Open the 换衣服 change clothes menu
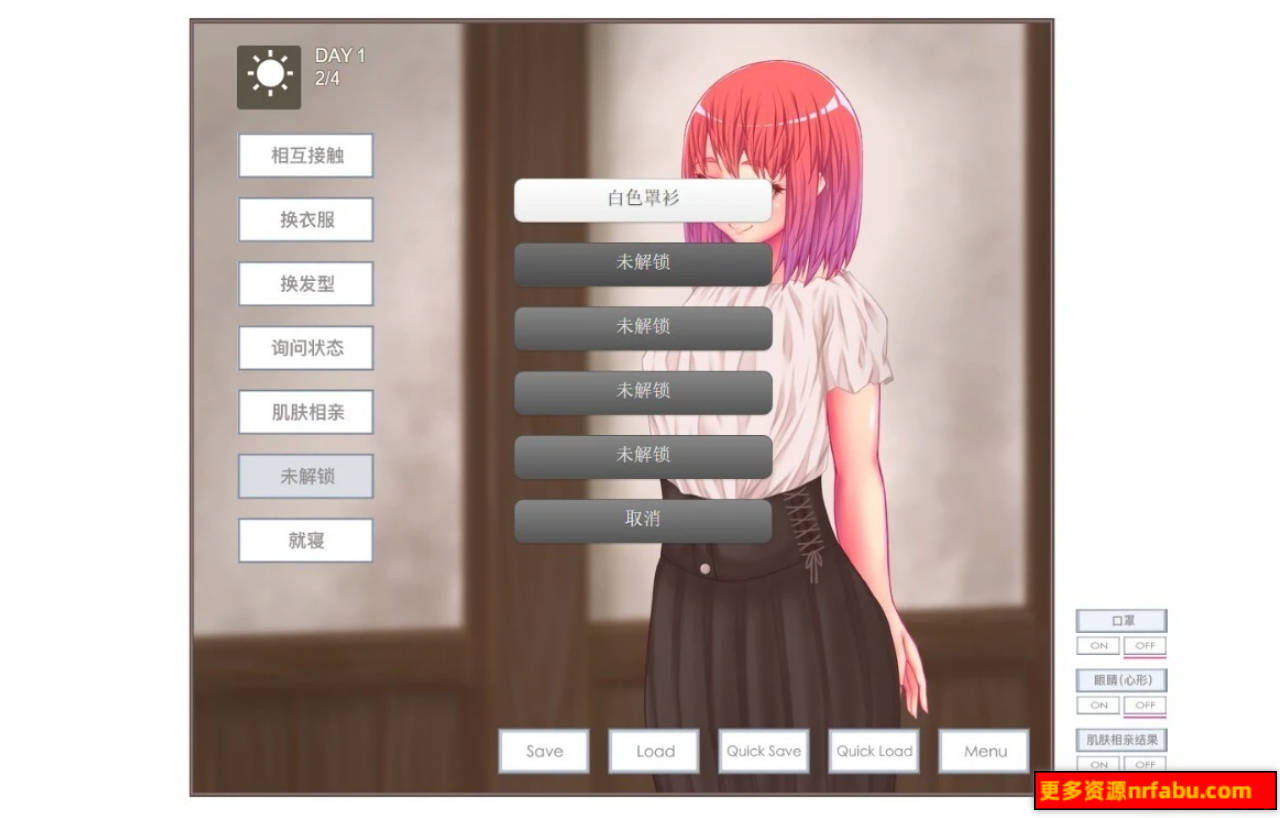Image resolution: width=1280 pixels, height=818 pixels. pos(305,220)
